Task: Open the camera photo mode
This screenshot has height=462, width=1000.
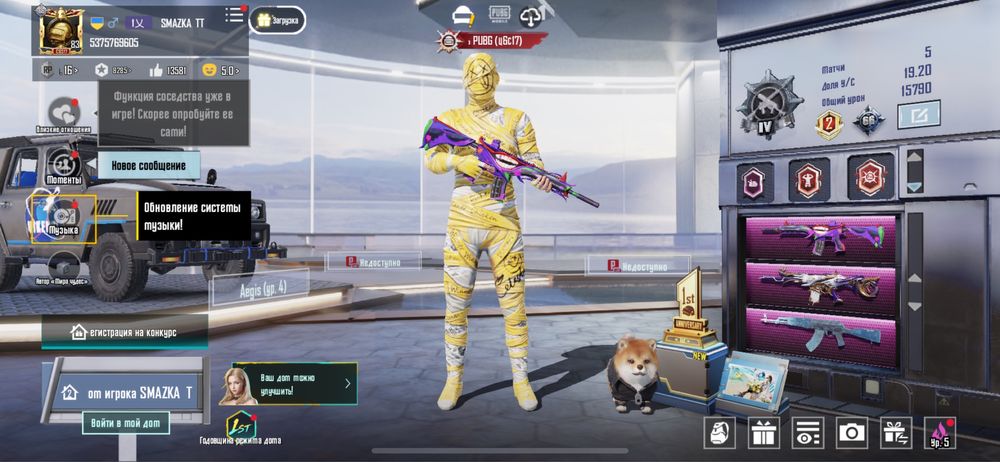Action: coord(852,432)
